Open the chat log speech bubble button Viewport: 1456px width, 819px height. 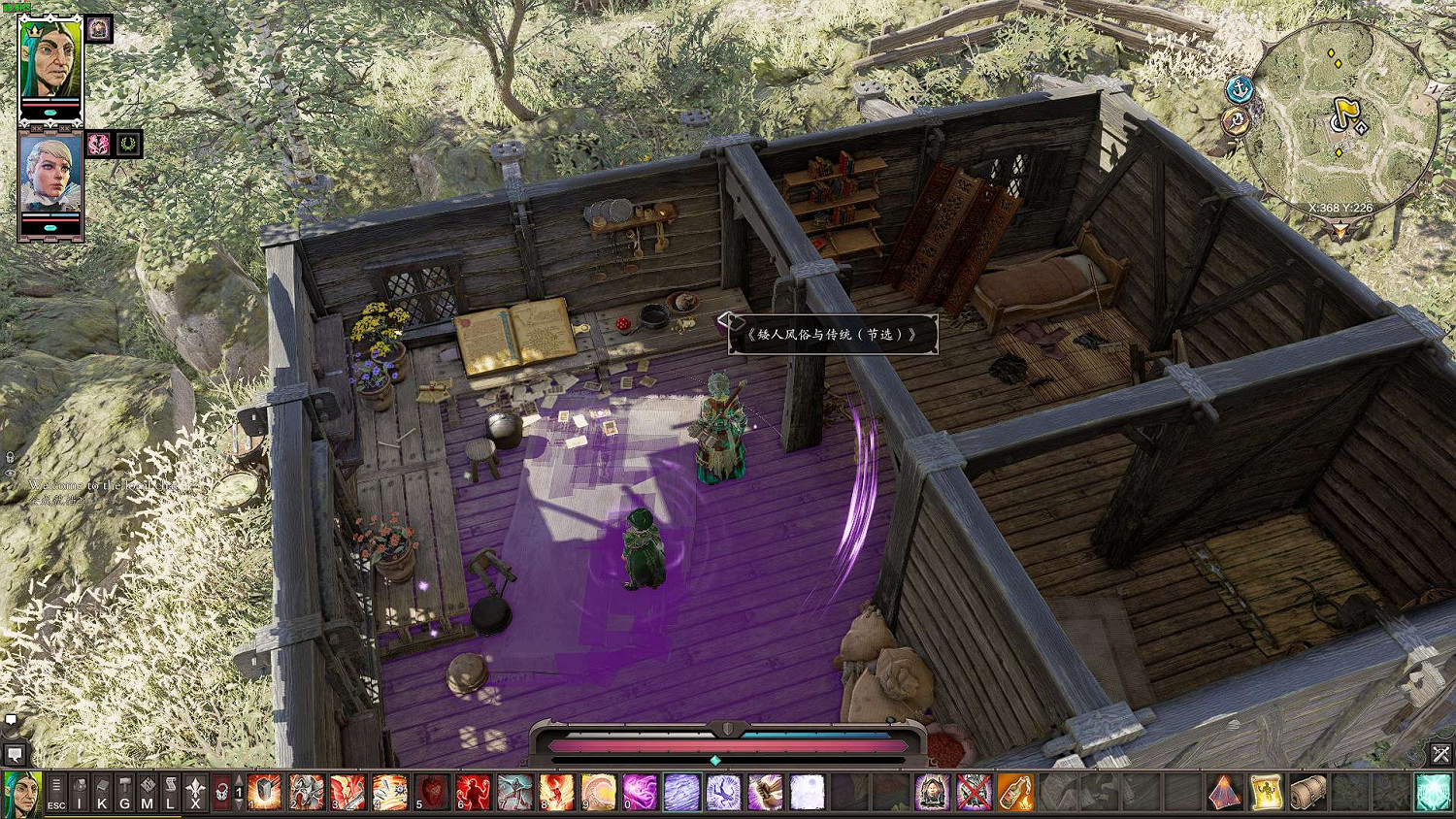[15, 754]
